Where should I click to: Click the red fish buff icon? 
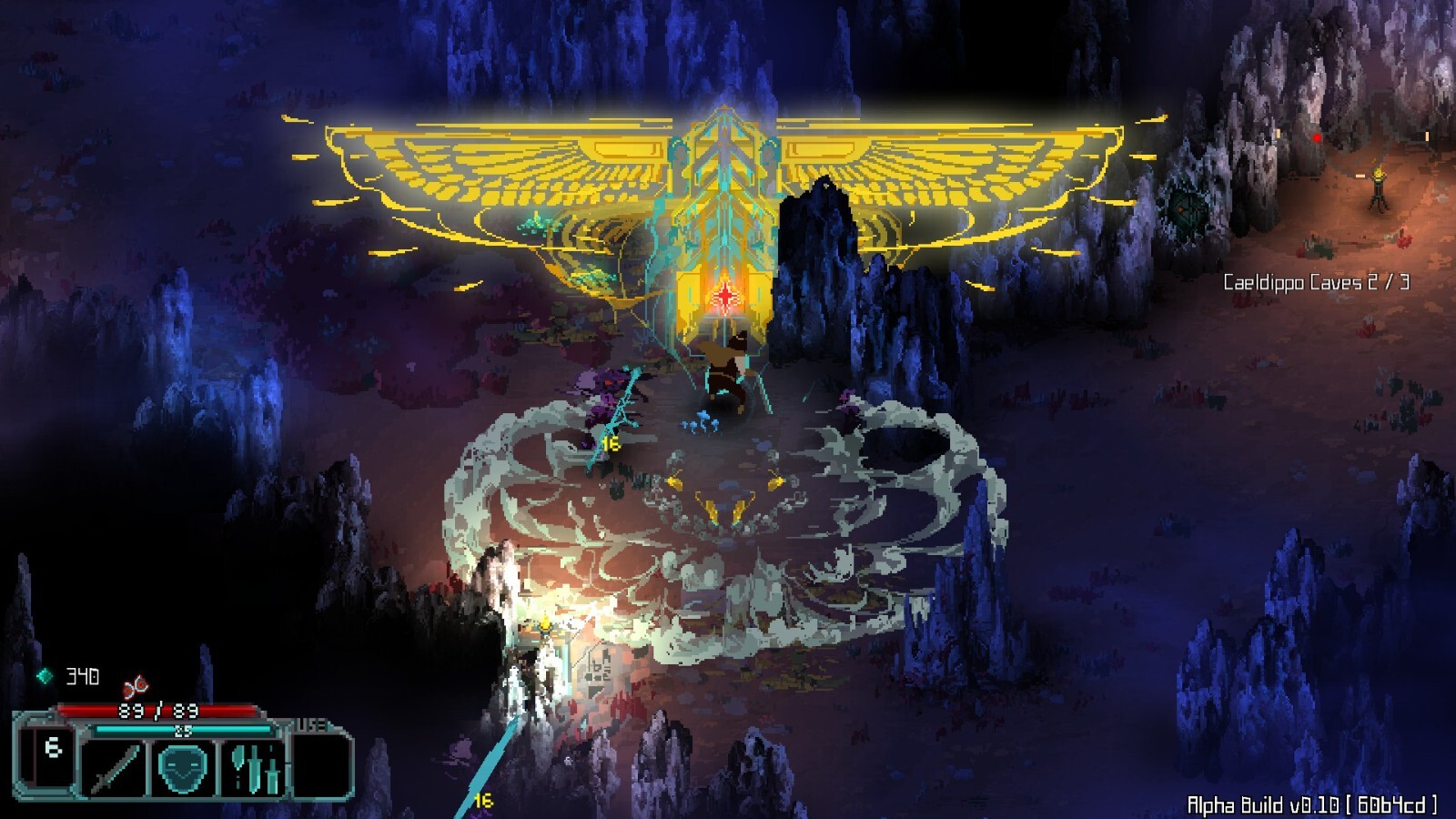click(x=136, y=687)
